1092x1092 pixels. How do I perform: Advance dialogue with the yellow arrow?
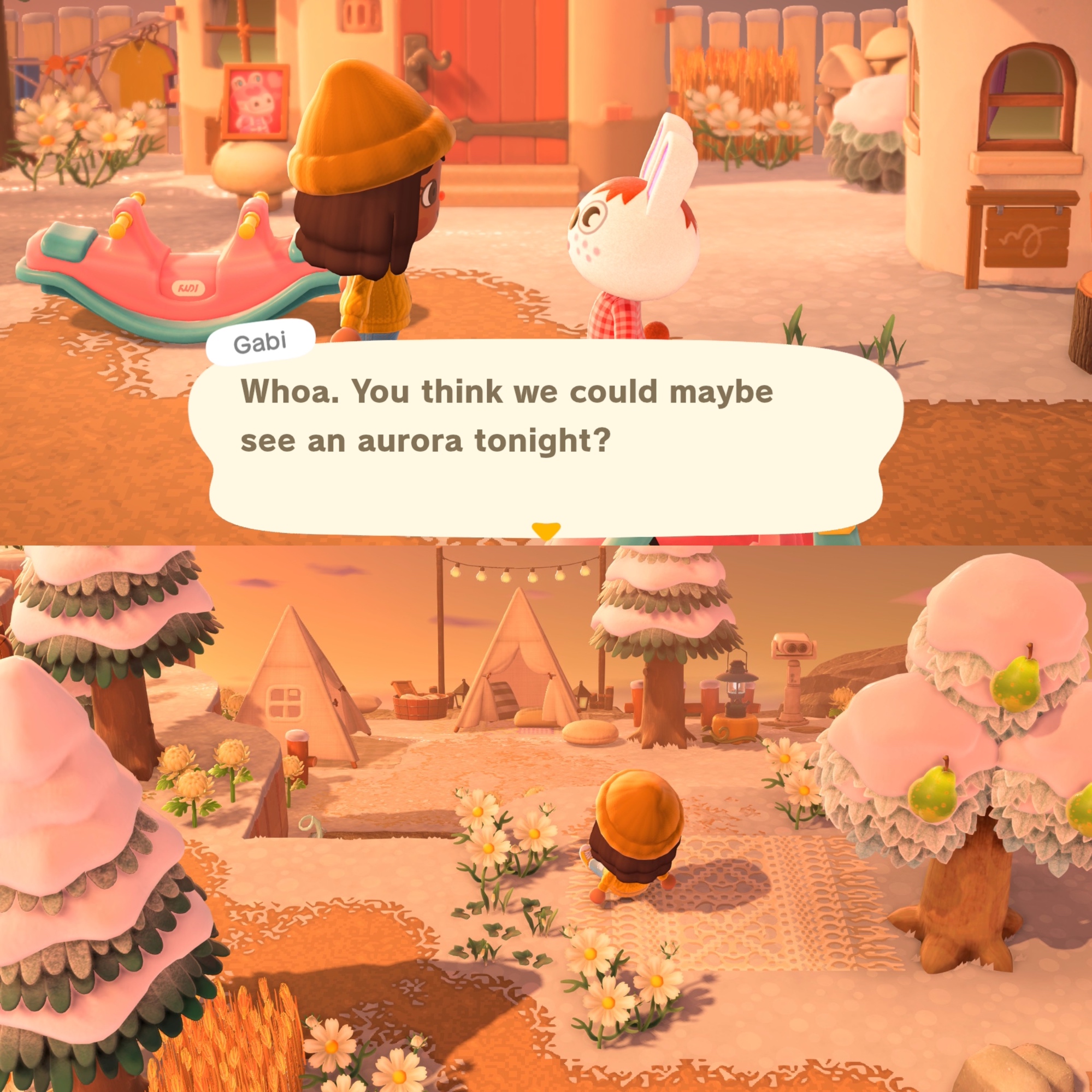point(545,530)
